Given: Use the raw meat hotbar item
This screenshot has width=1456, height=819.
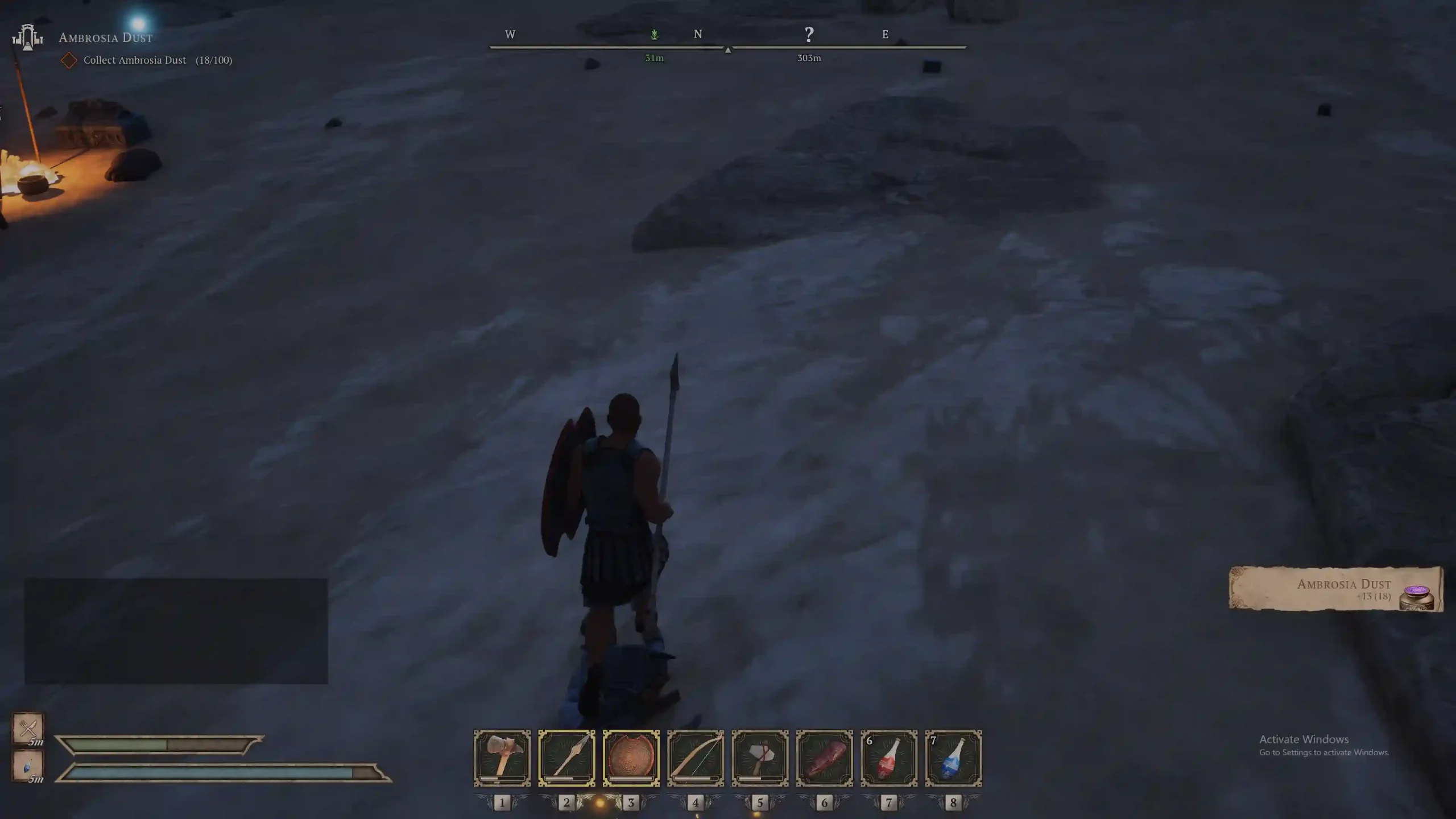Looking at the screenshot, I should 824,758.
